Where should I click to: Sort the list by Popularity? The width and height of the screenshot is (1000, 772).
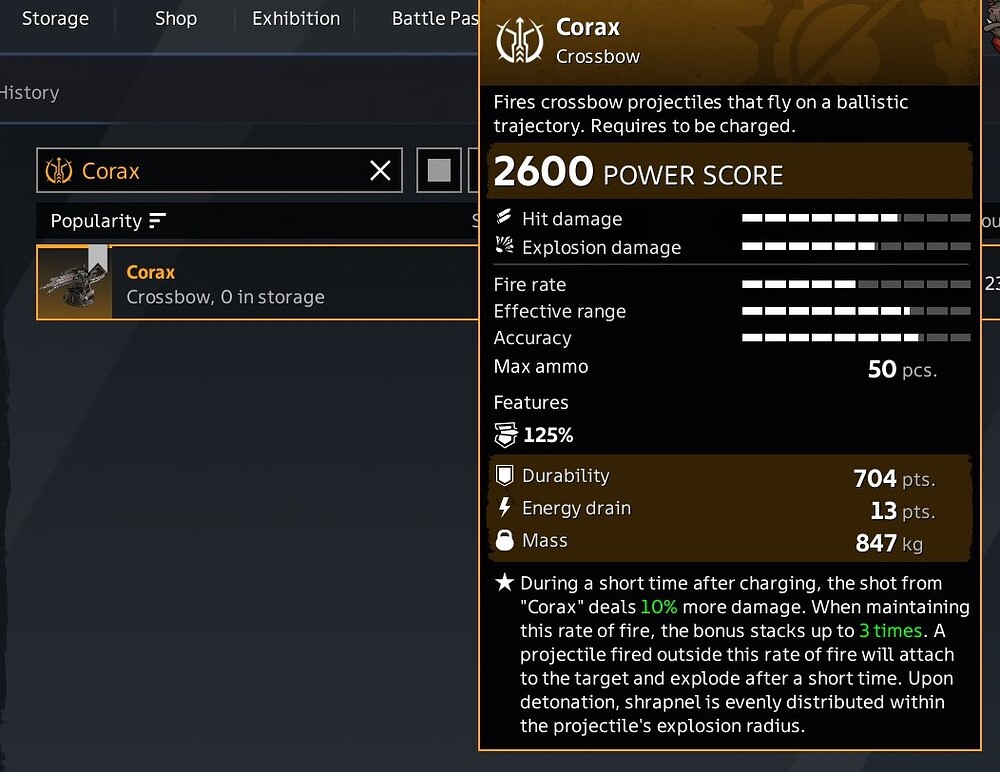pyautogui.click(x=108, y=221)
